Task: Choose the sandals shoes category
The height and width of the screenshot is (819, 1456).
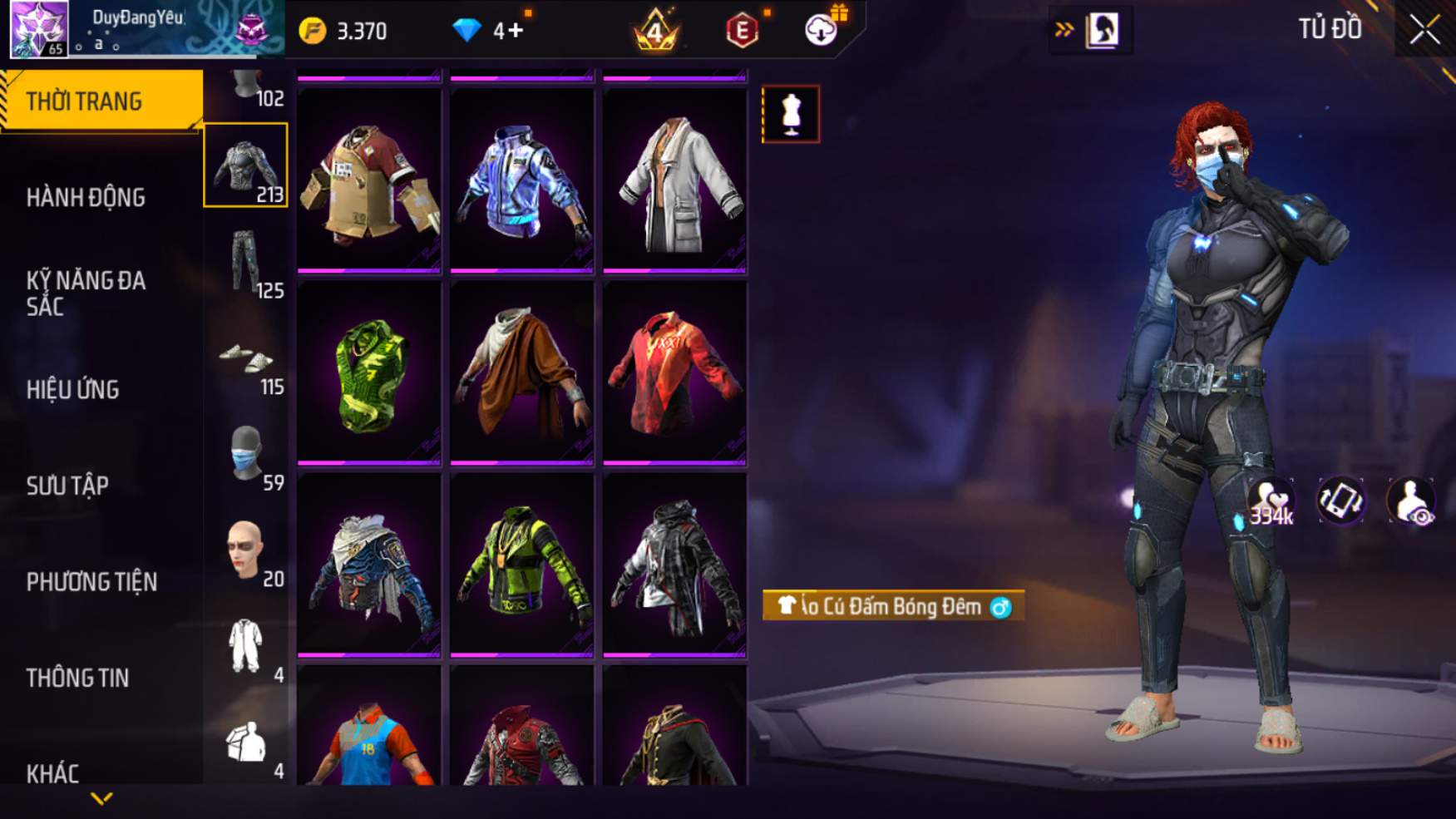Action: point(246,359)
